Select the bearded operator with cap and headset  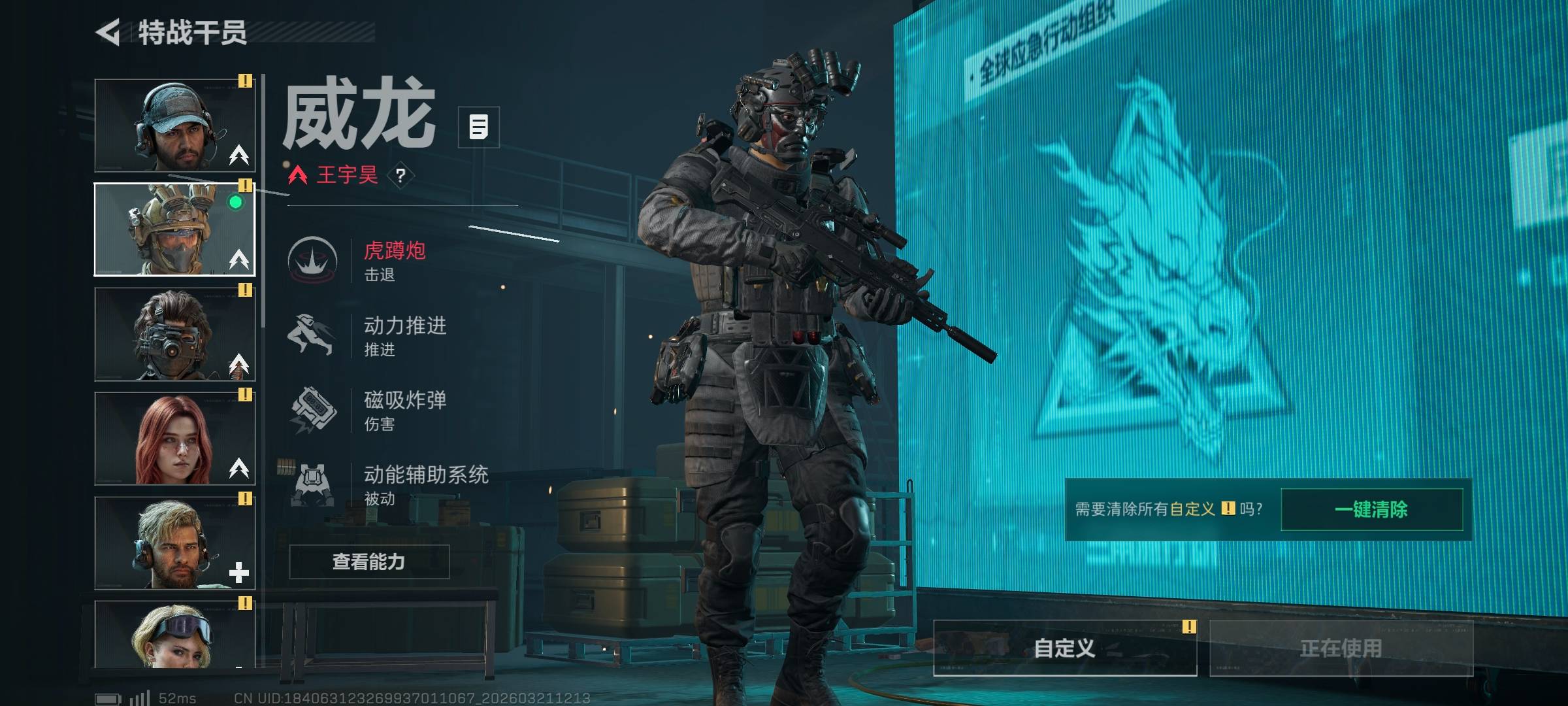[174, 125]
